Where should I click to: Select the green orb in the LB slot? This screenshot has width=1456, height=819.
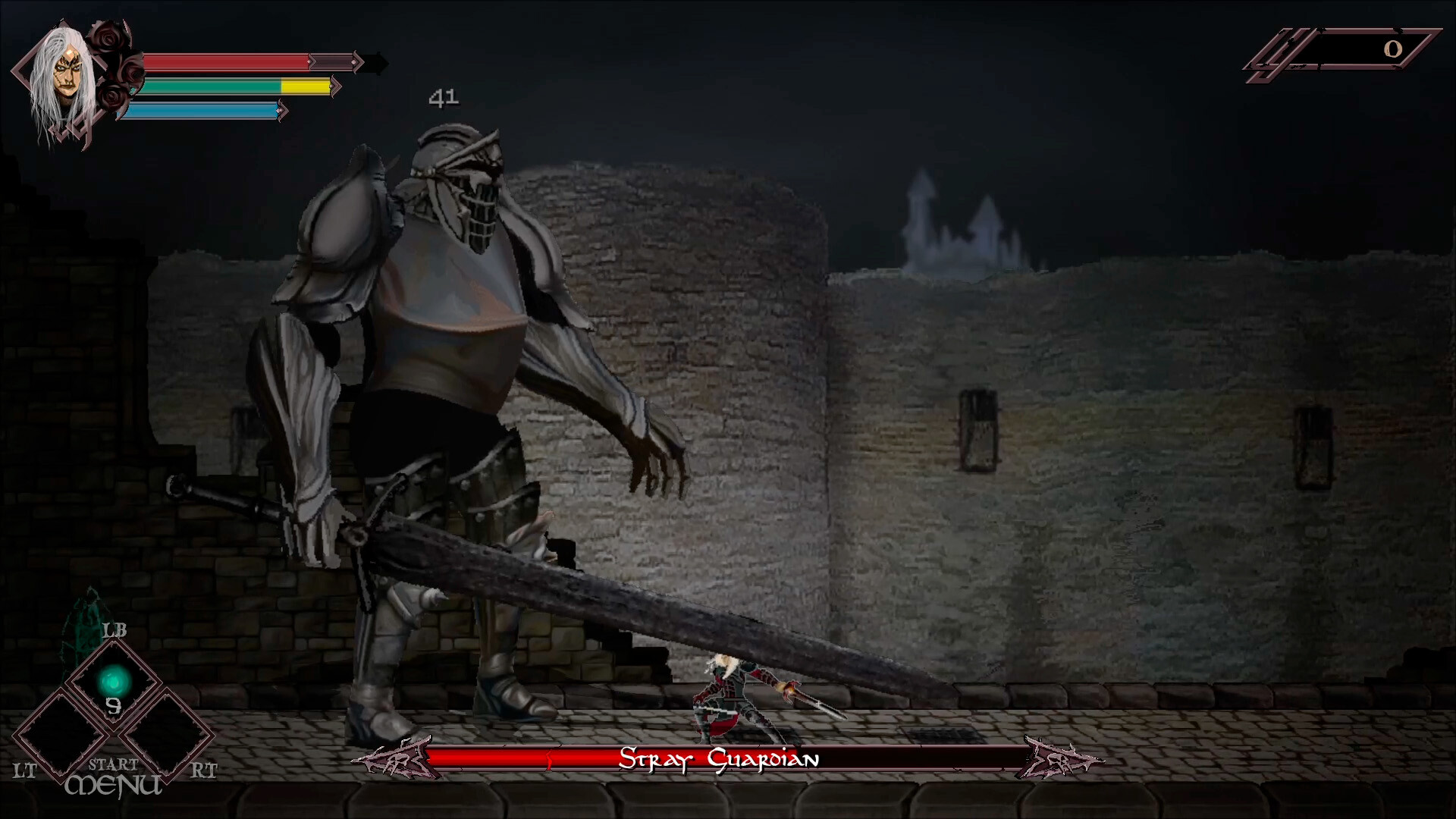click(112, 681)
